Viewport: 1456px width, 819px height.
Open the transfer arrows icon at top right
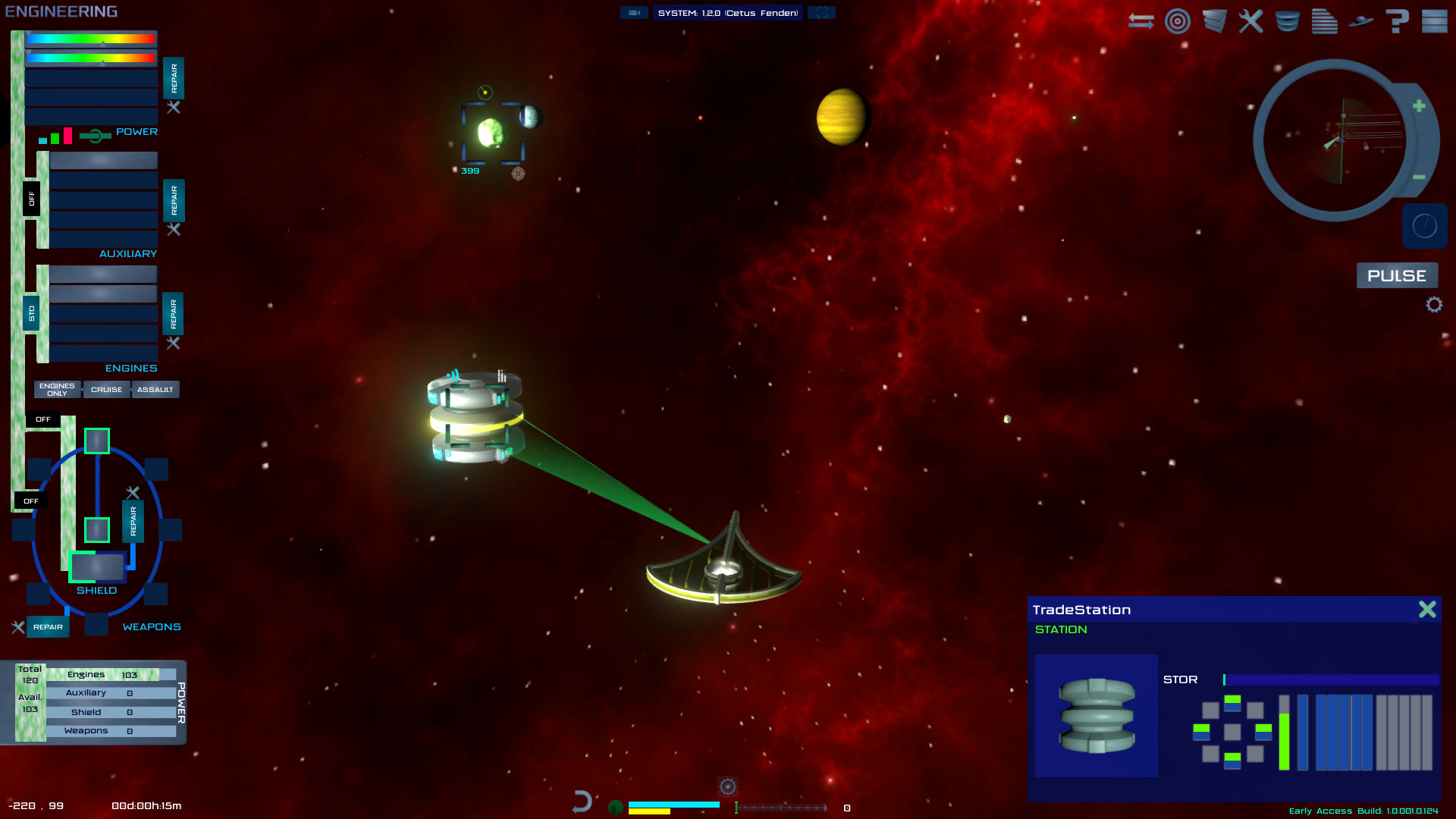coord(1140,21)
